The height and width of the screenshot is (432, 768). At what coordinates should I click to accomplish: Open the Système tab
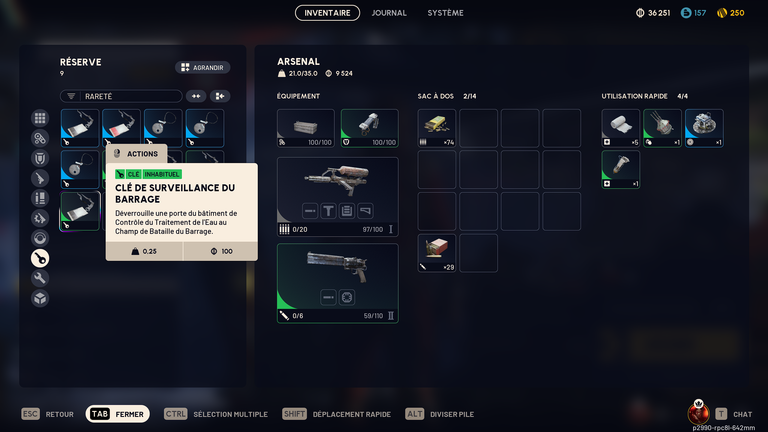[445, 13]
